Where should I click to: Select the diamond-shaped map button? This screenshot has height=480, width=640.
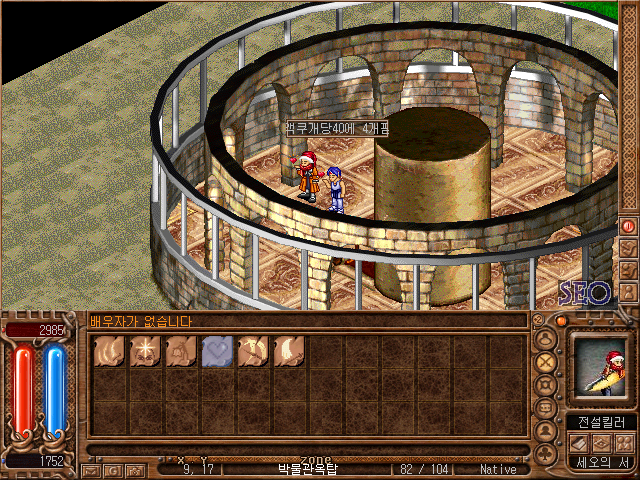pyautogui.click(x=602, y=442)
